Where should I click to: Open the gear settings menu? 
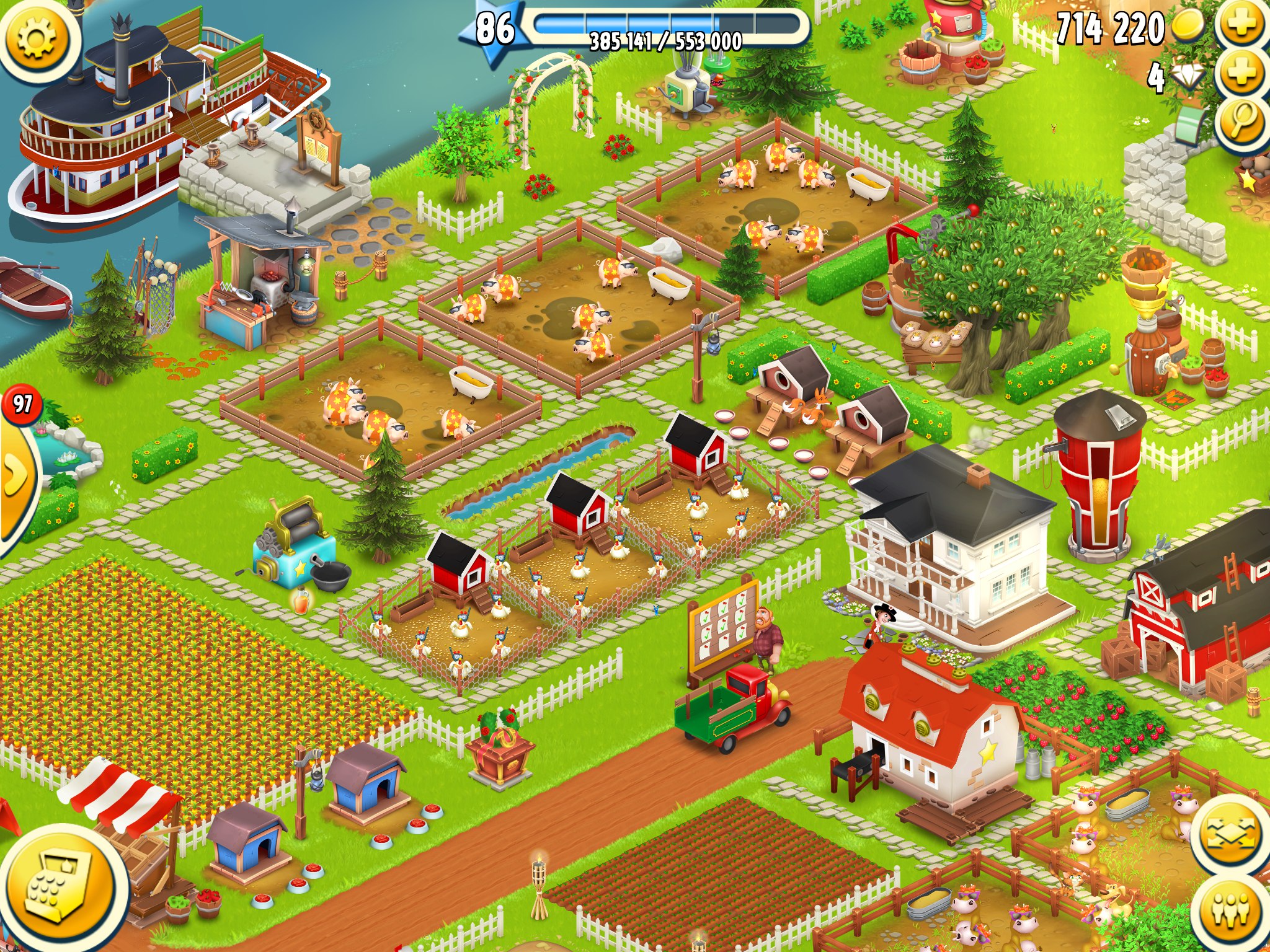(x=37, y=38)
